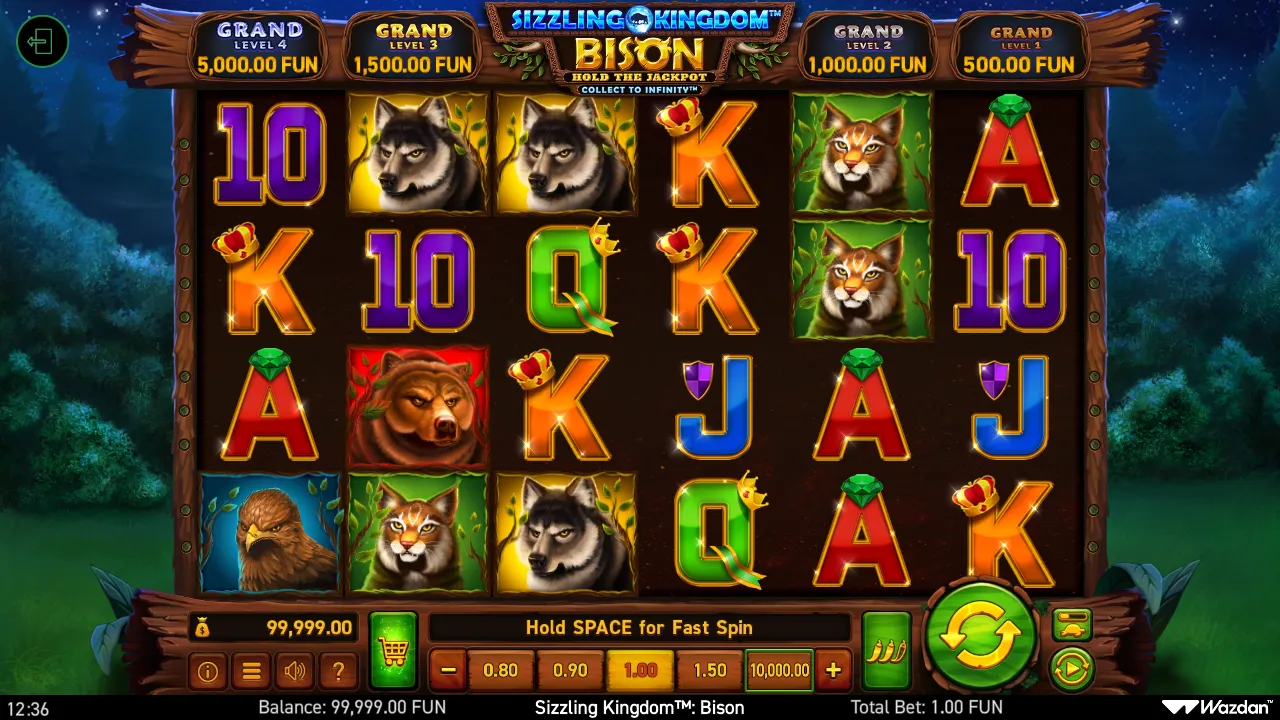The image size is (1280, 720).
Task: Open help via the question mark icon
Action: pyautogui.click(x=337, y=671)
